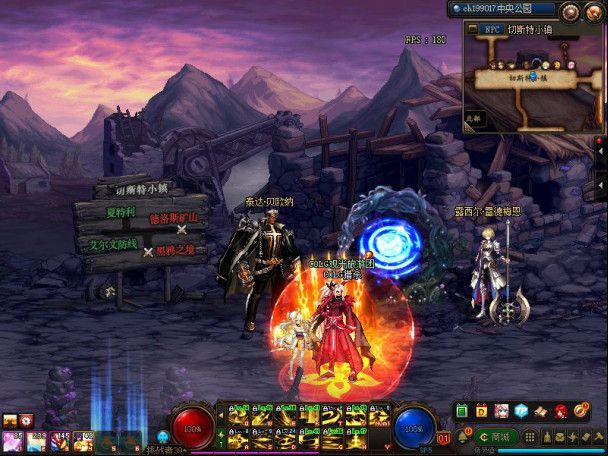This screenshot has height=456, width=608.
Task: Open the scroll book icon
Action: [x=540, y=410]
